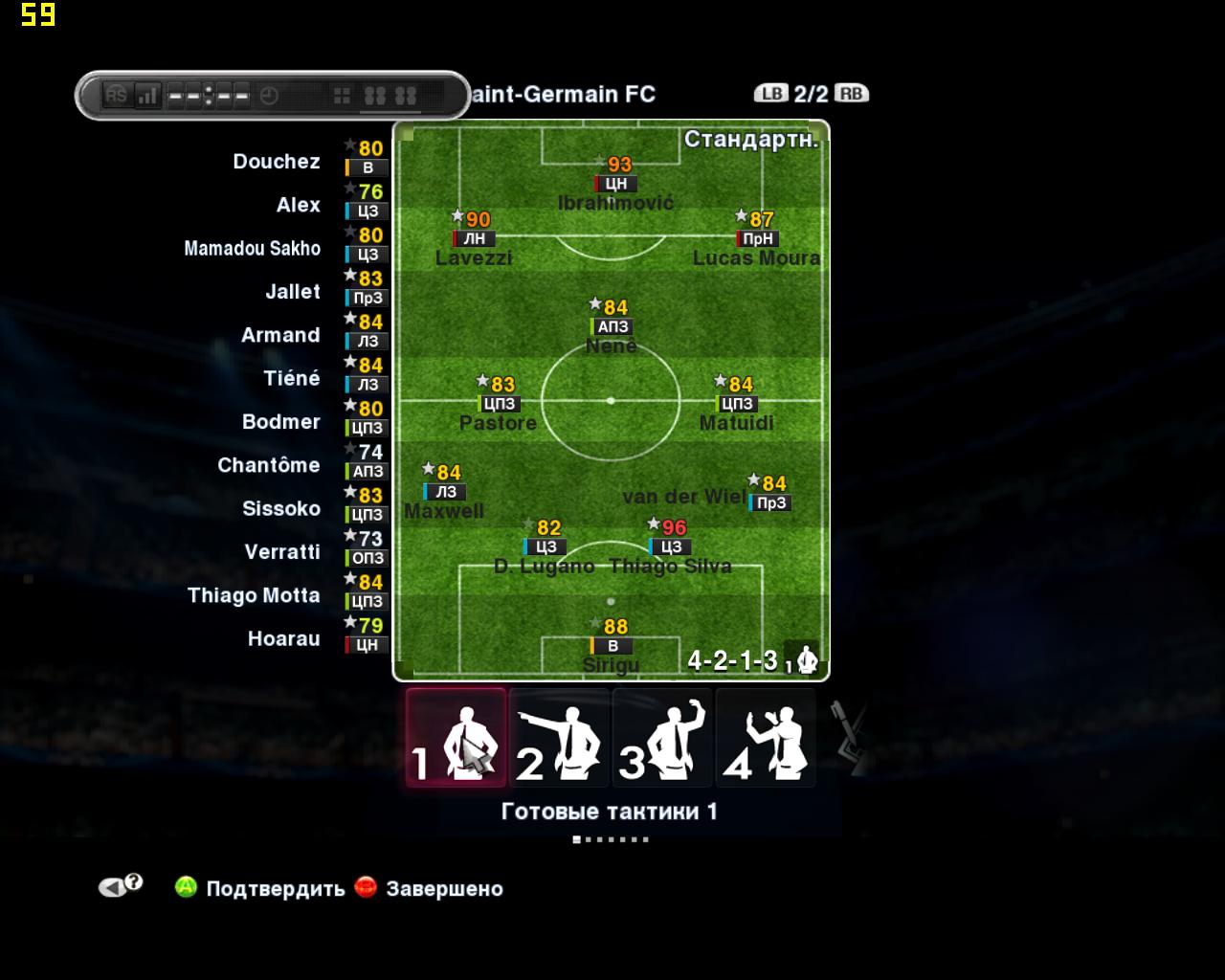This screenshot has width=1225, height=980.
Task: Pick Thiago Motta from the substitutes list
Action: (x=254, y=595)
